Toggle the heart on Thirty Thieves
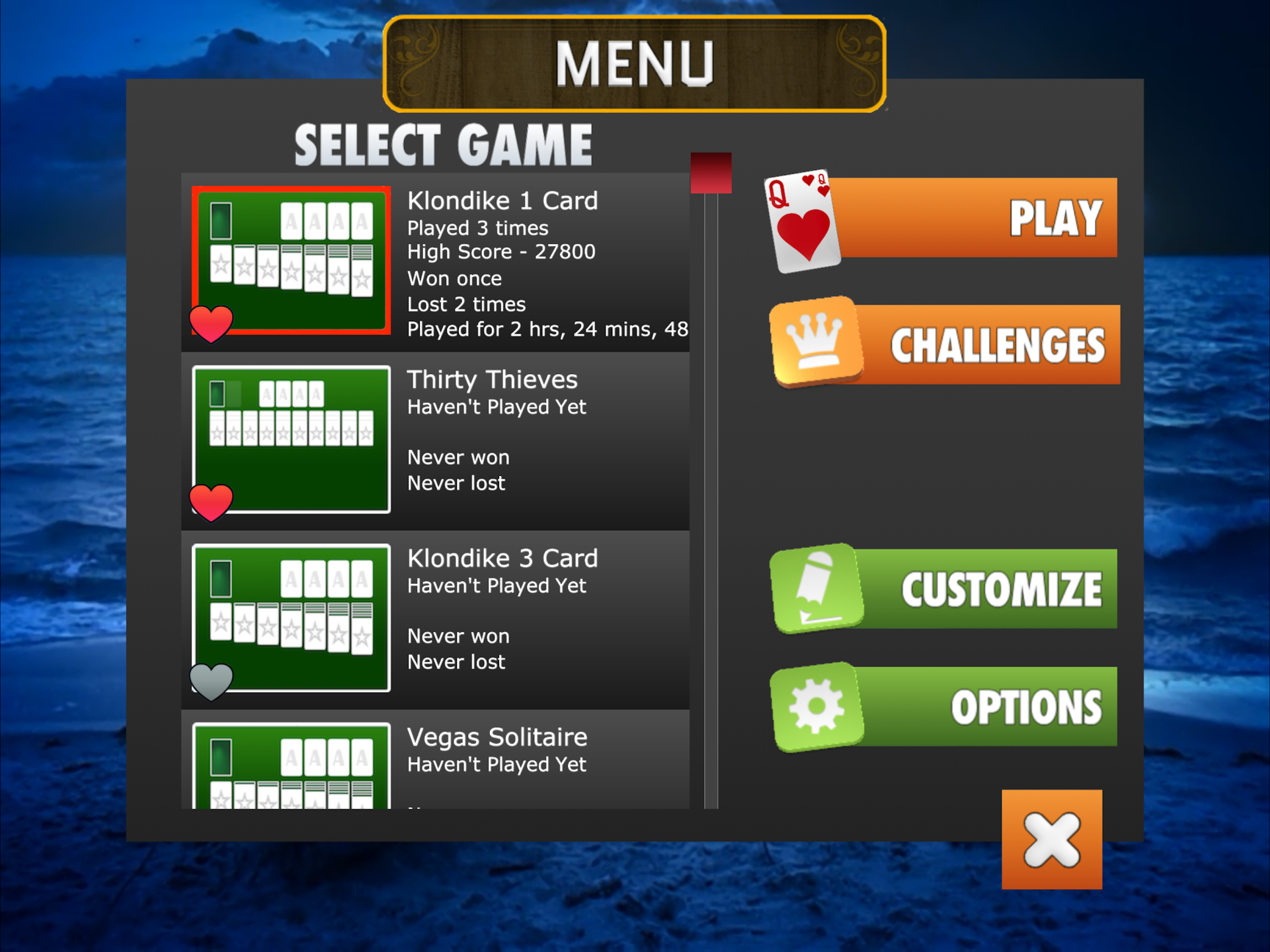 click(x=211, y=502)
